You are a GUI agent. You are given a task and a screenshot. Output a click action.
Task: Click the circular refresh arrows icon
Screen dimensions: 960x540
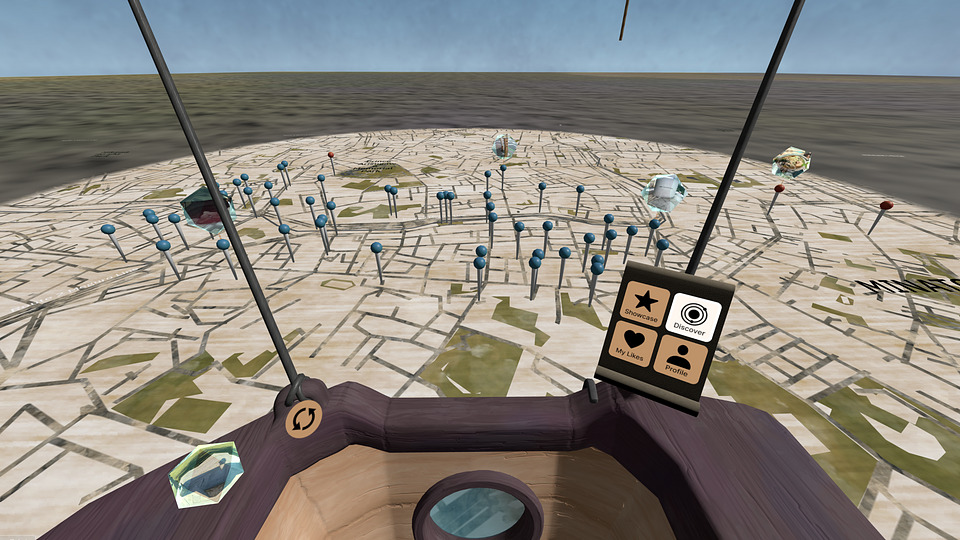click(303, 417)
